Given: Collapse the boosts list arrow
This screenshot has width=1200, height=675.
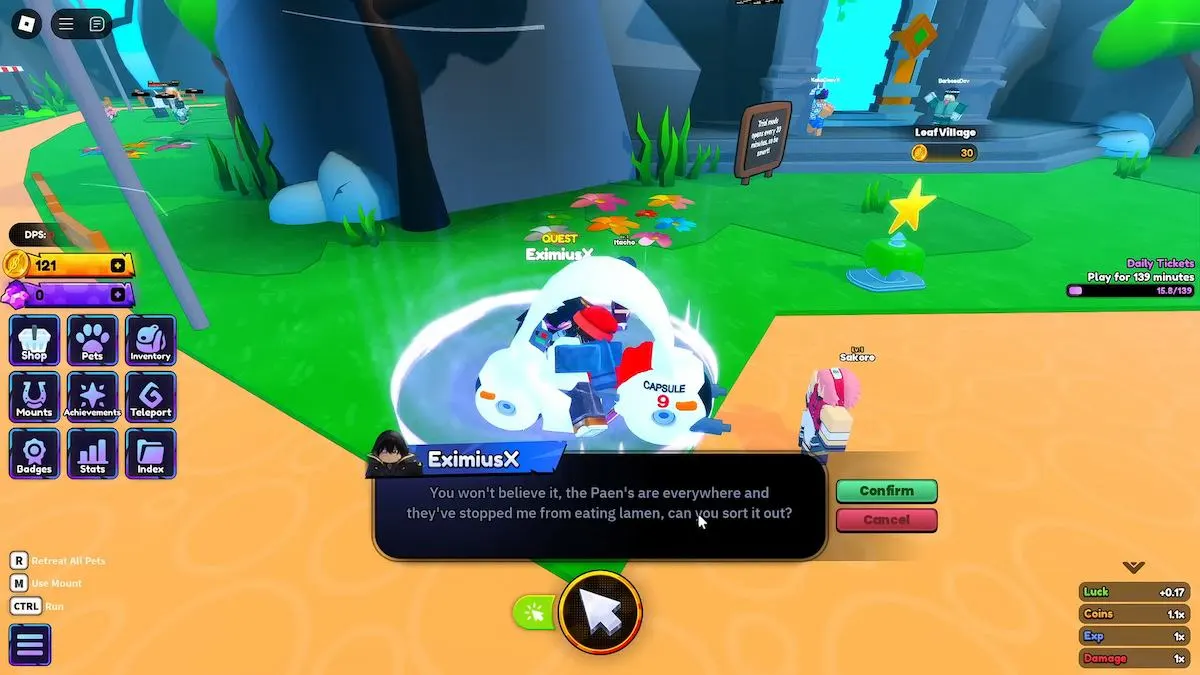Looking at the screenshot, I should (1133, 567).
